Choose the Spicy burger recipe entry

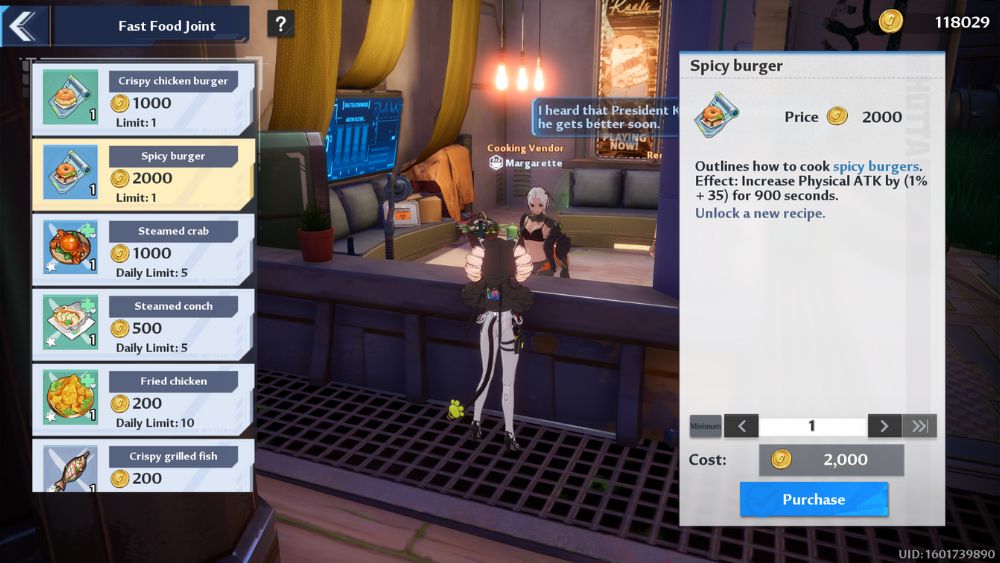[143, 172]
